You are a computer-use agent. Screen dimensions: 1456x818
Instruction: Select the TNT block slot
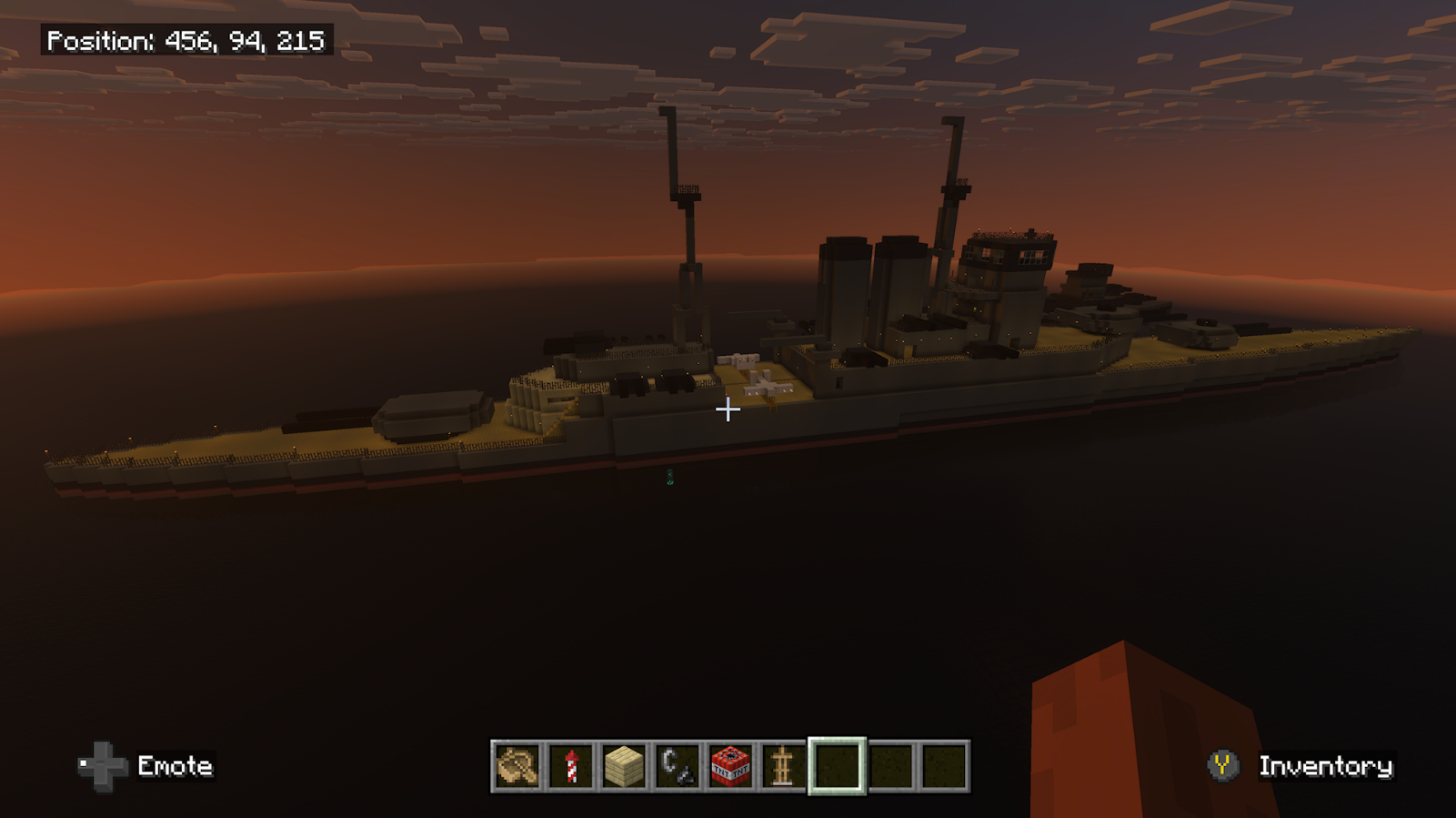[730, 766]
